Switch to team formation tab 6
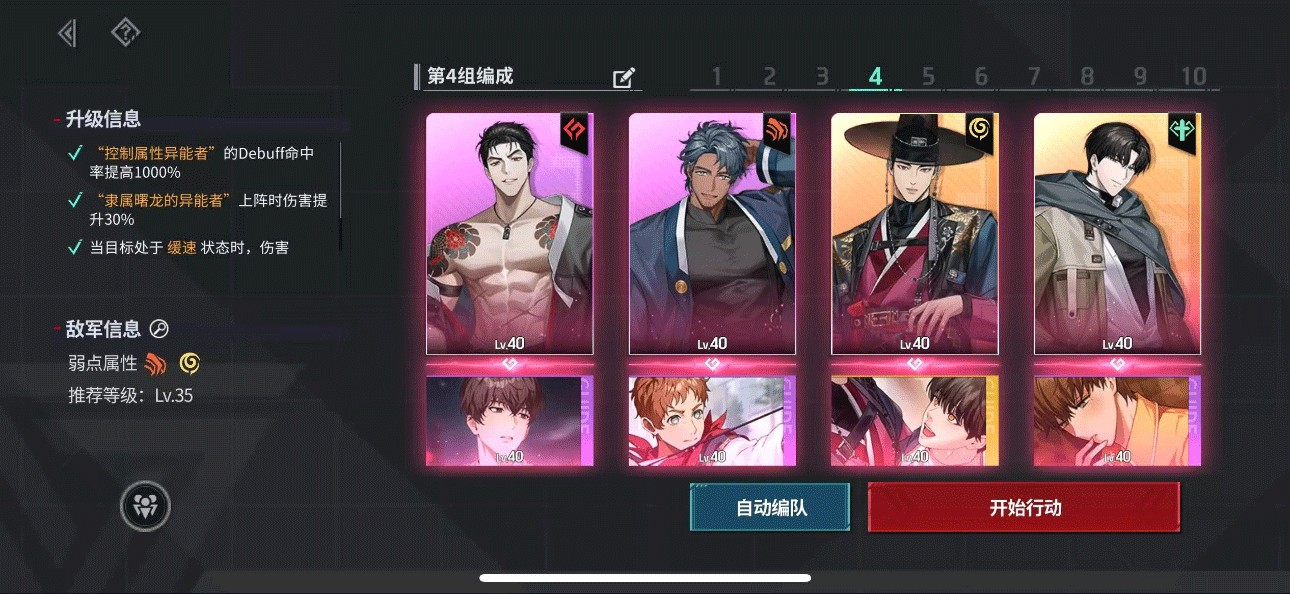1290x594 pixels. [x=981, y=77]
